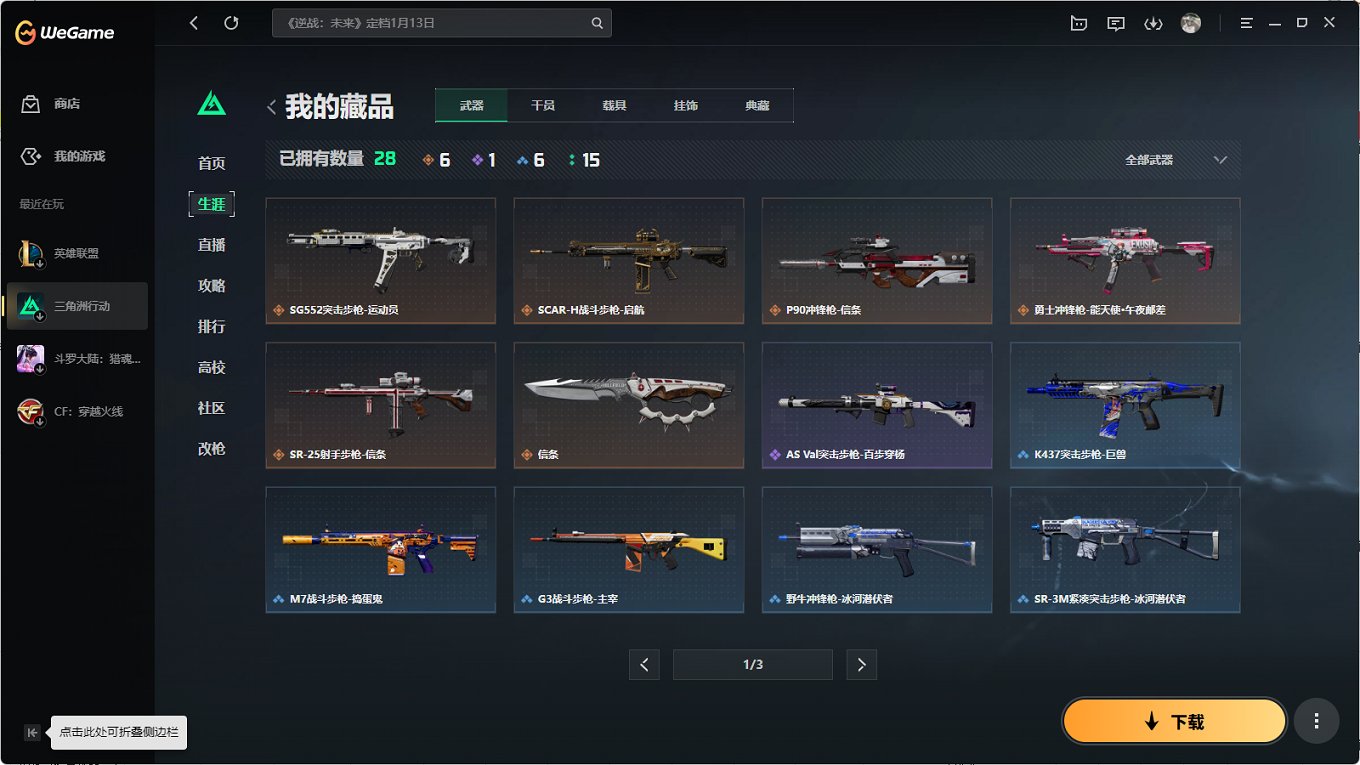Refresh the page with the reload icon
1360x765 pixels.
click(234, 22)
